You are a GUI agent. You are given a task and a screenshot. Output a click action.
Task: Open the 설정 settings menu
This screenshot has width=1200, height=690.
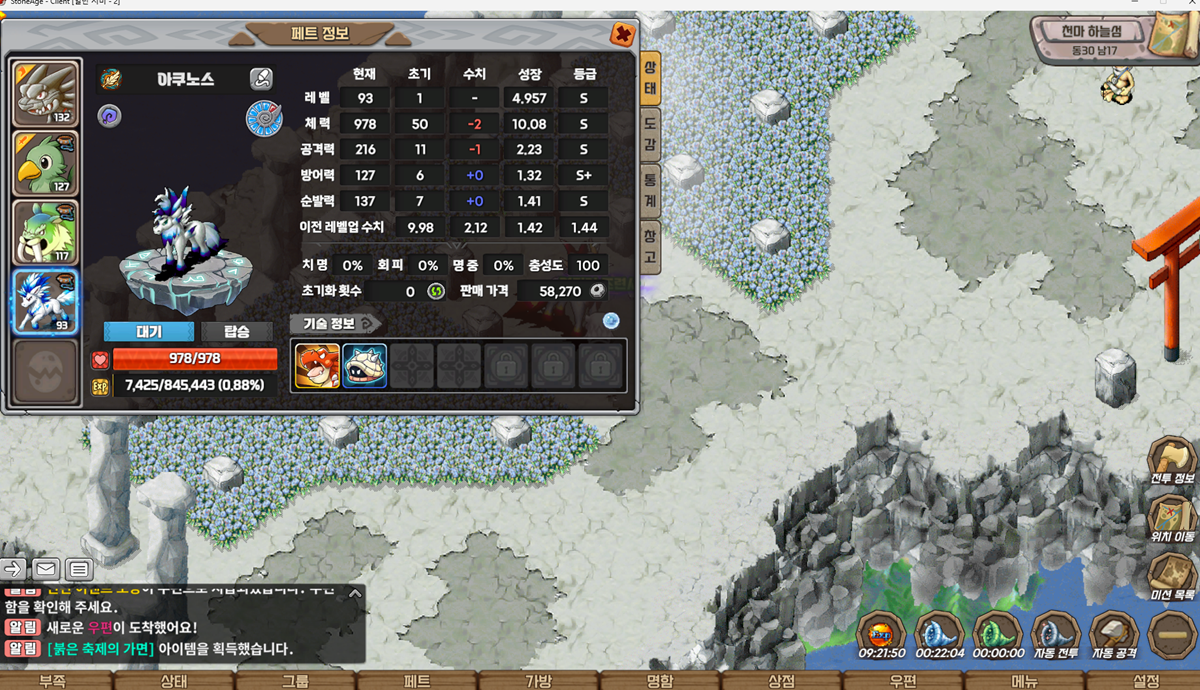[1146, 681]
